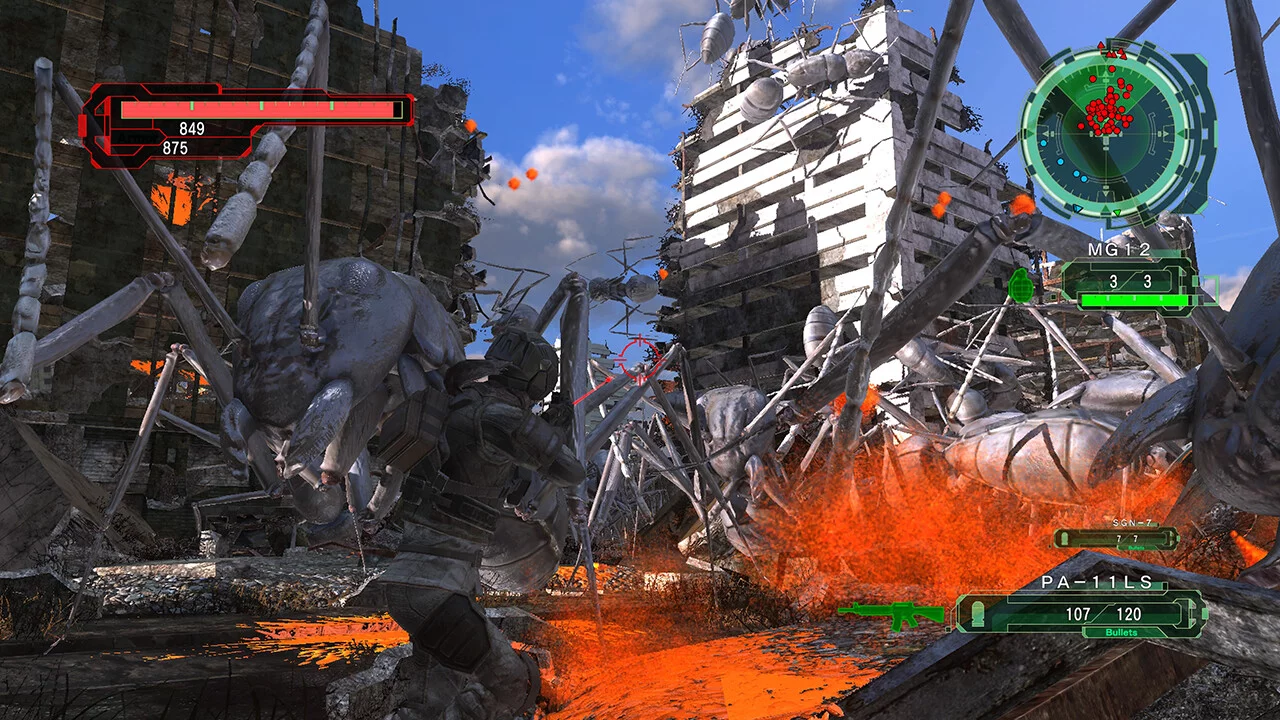This screenshot has width=1280, height=720.
Task: Switch to the SGN-7 weapon panel
Action: [1116, 538]
